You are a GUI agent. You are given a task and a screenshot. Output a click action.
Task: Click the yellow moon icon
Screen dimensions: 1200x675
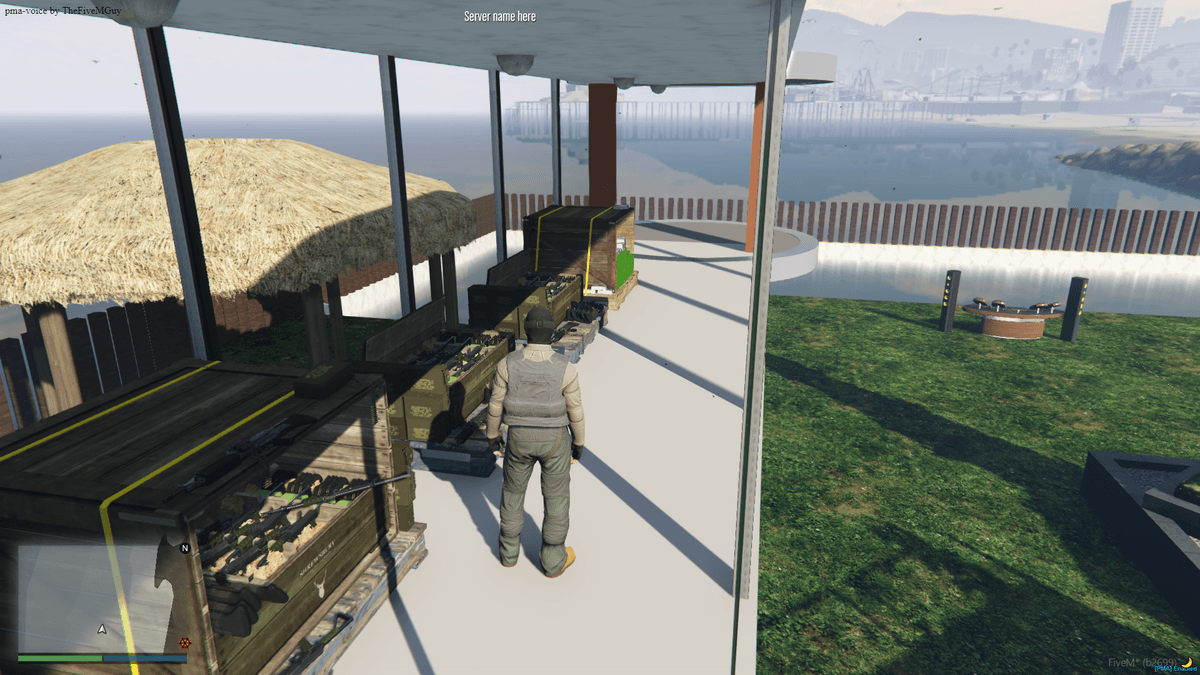pyautogui.click(x=1187, y=661)
